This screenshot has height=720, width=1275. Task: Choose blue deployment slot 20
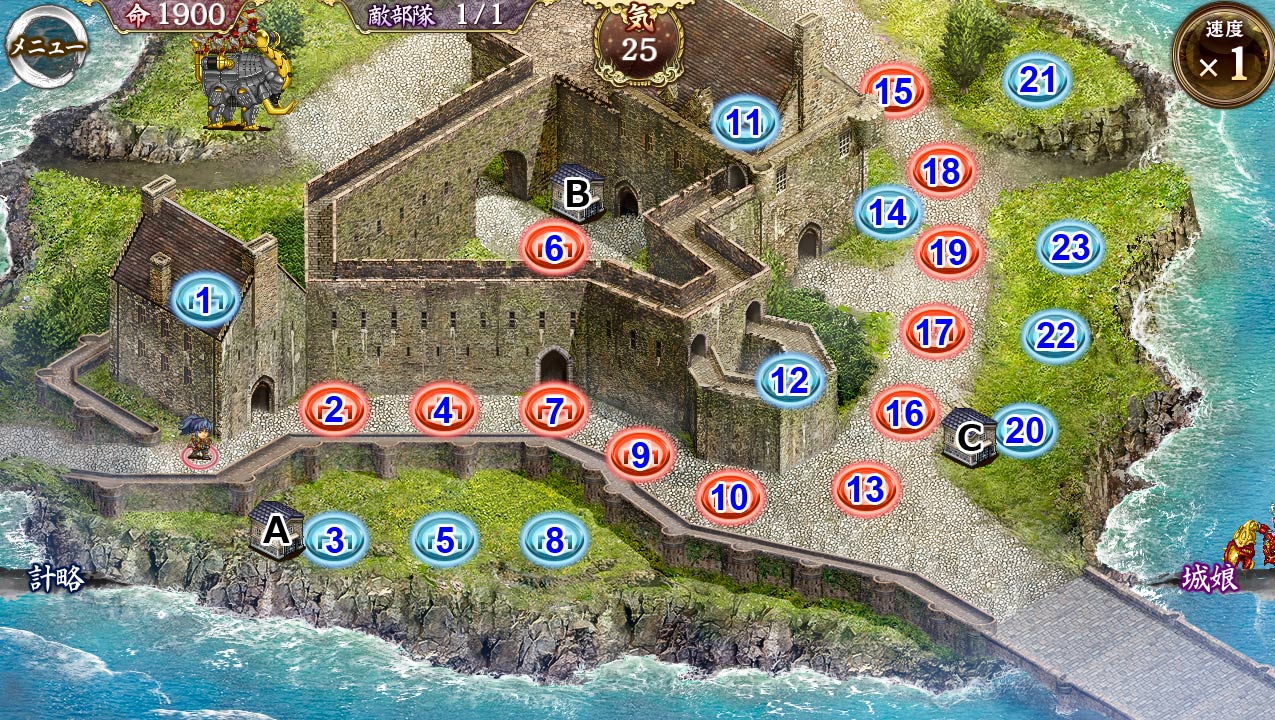pos(1024,430)
